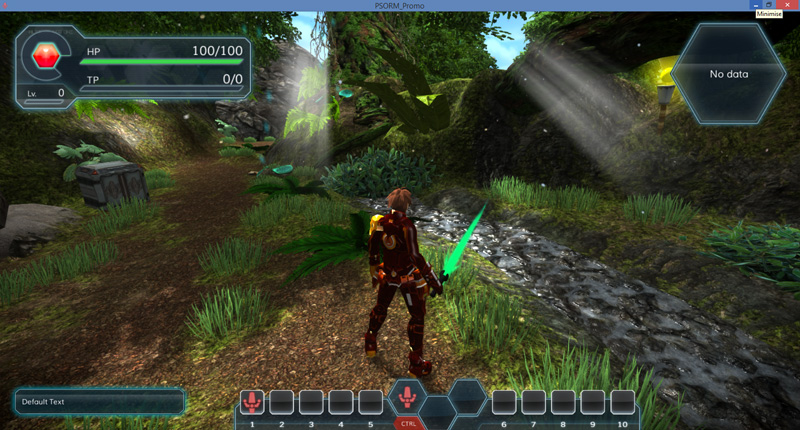The image size is (800, 430).
Task: Select empty hotbar slot 6
Action: coord(504,402)
